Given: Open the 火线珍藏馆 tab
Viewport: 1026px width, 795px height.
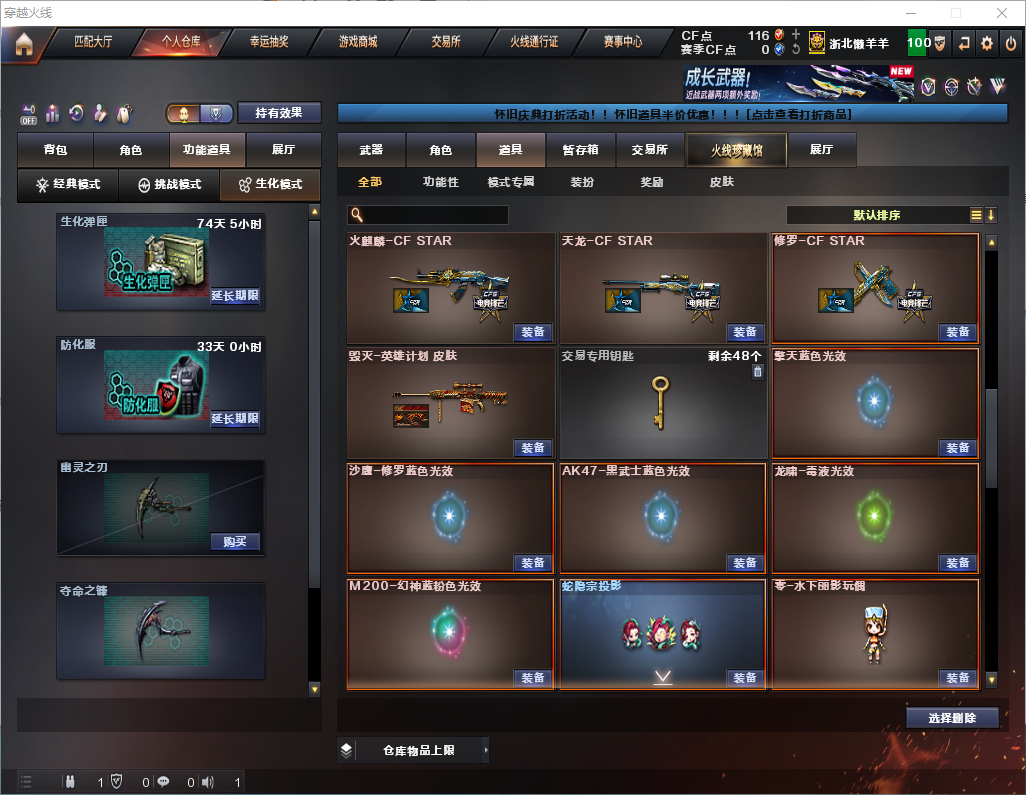Looking at the screenshot, I should pos(735,150).
